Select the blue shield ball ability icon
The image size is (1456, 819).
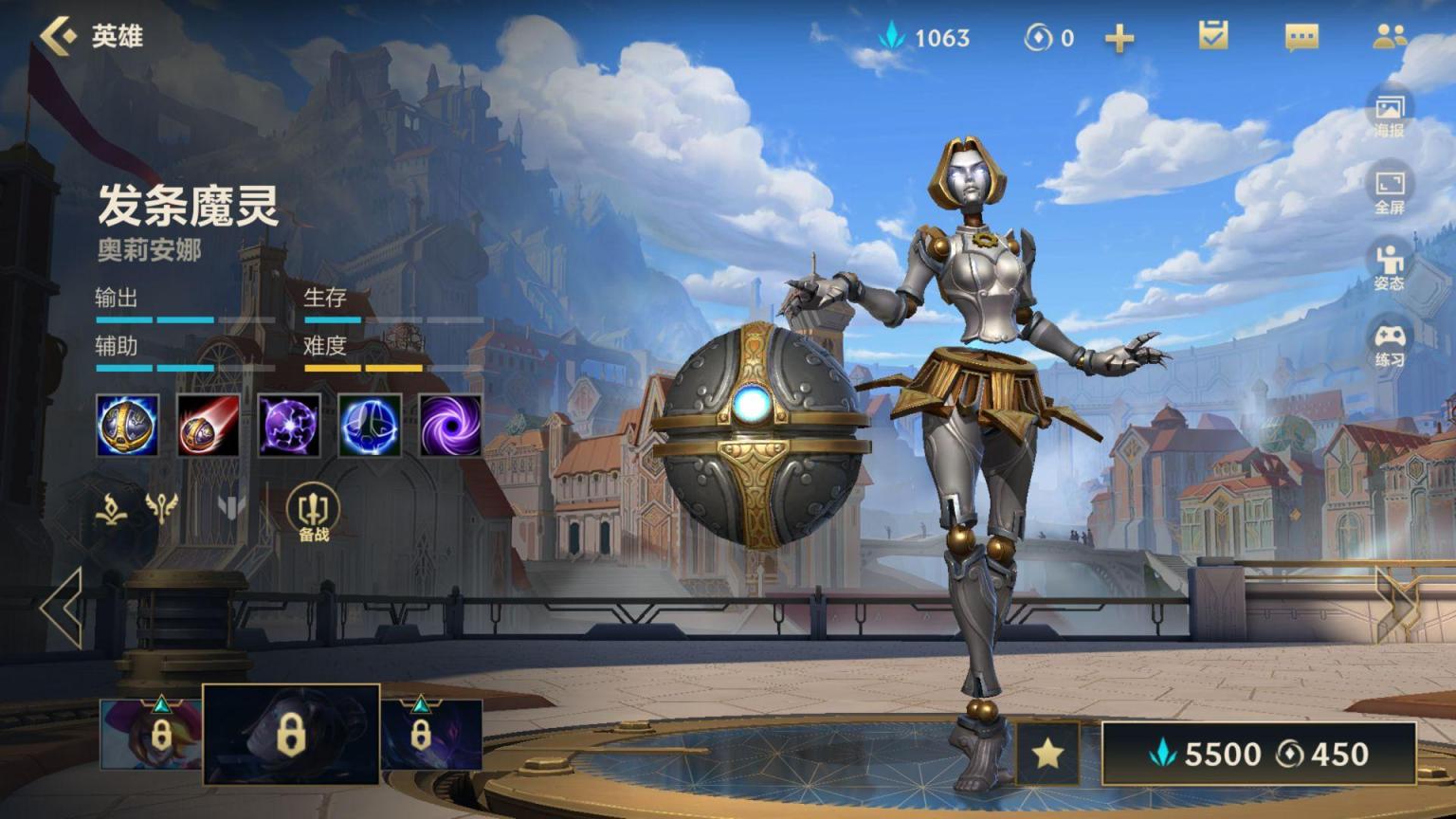pyautogui.click(x=370, y=426)
